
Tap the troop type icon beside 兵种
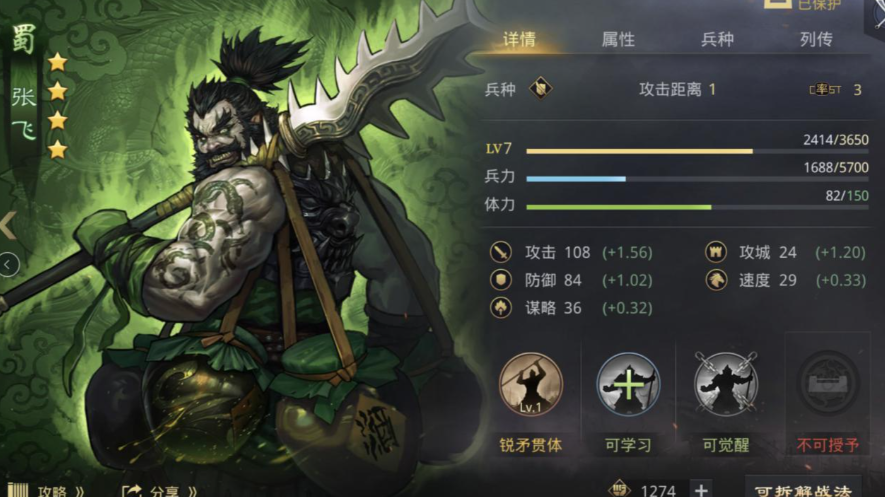[541, 89]
